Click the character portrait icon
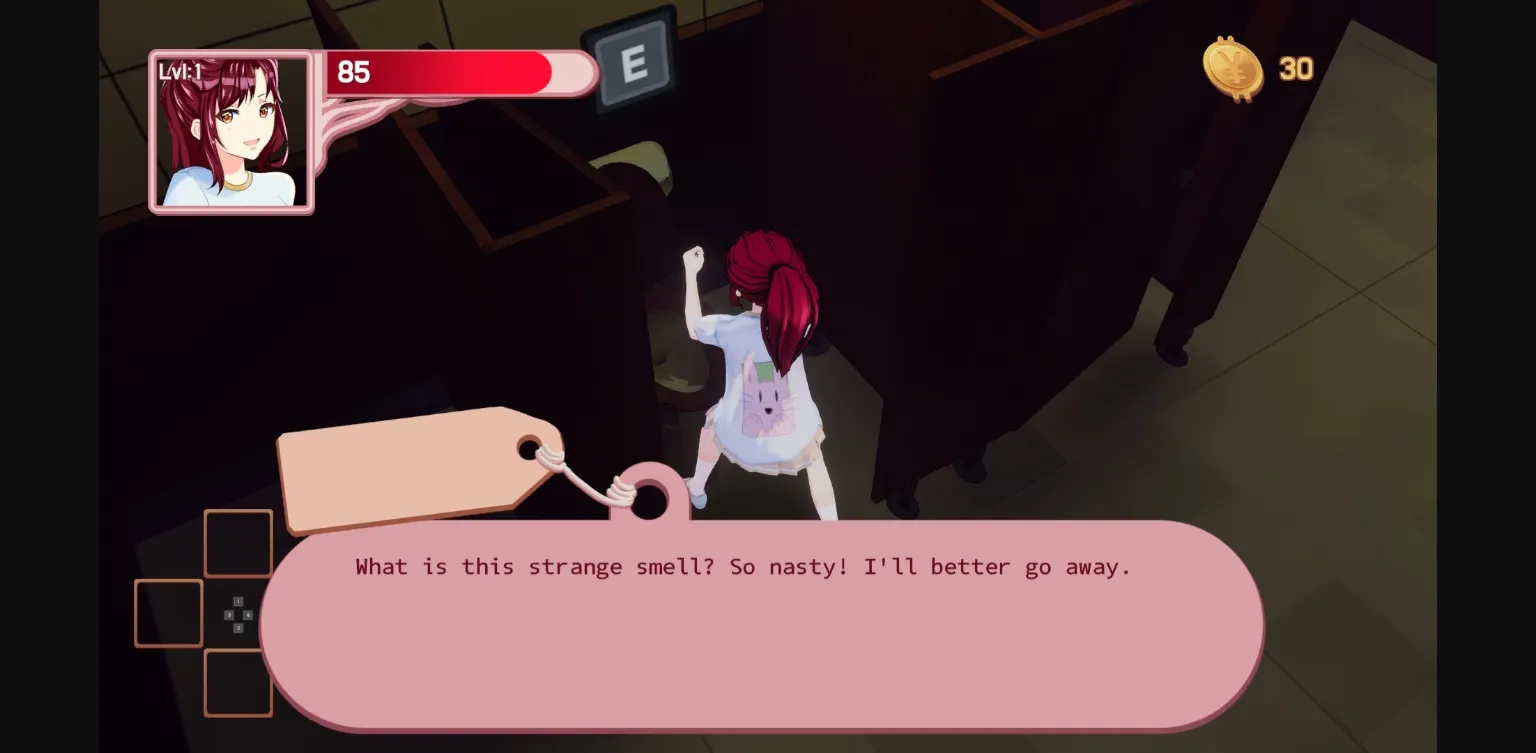This screenshot has height=753, width=1536. pyautogui.click(x=231, y=131)
